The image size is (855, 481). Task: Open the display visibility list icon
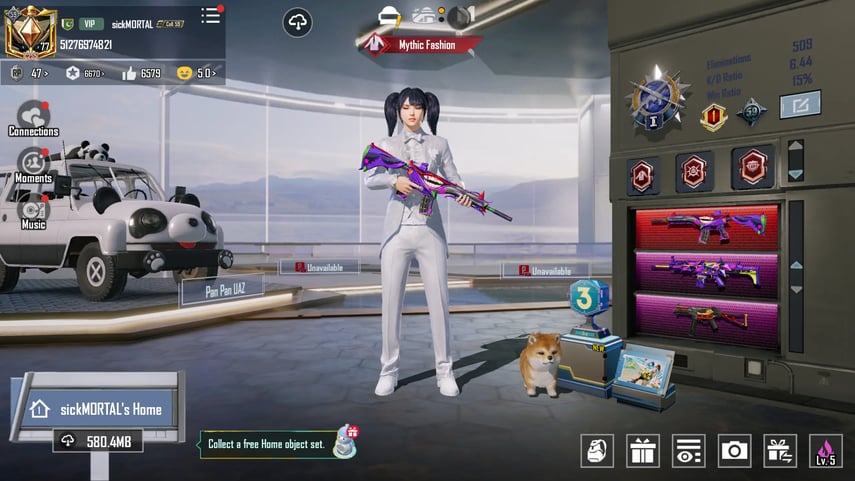[689, 451]
